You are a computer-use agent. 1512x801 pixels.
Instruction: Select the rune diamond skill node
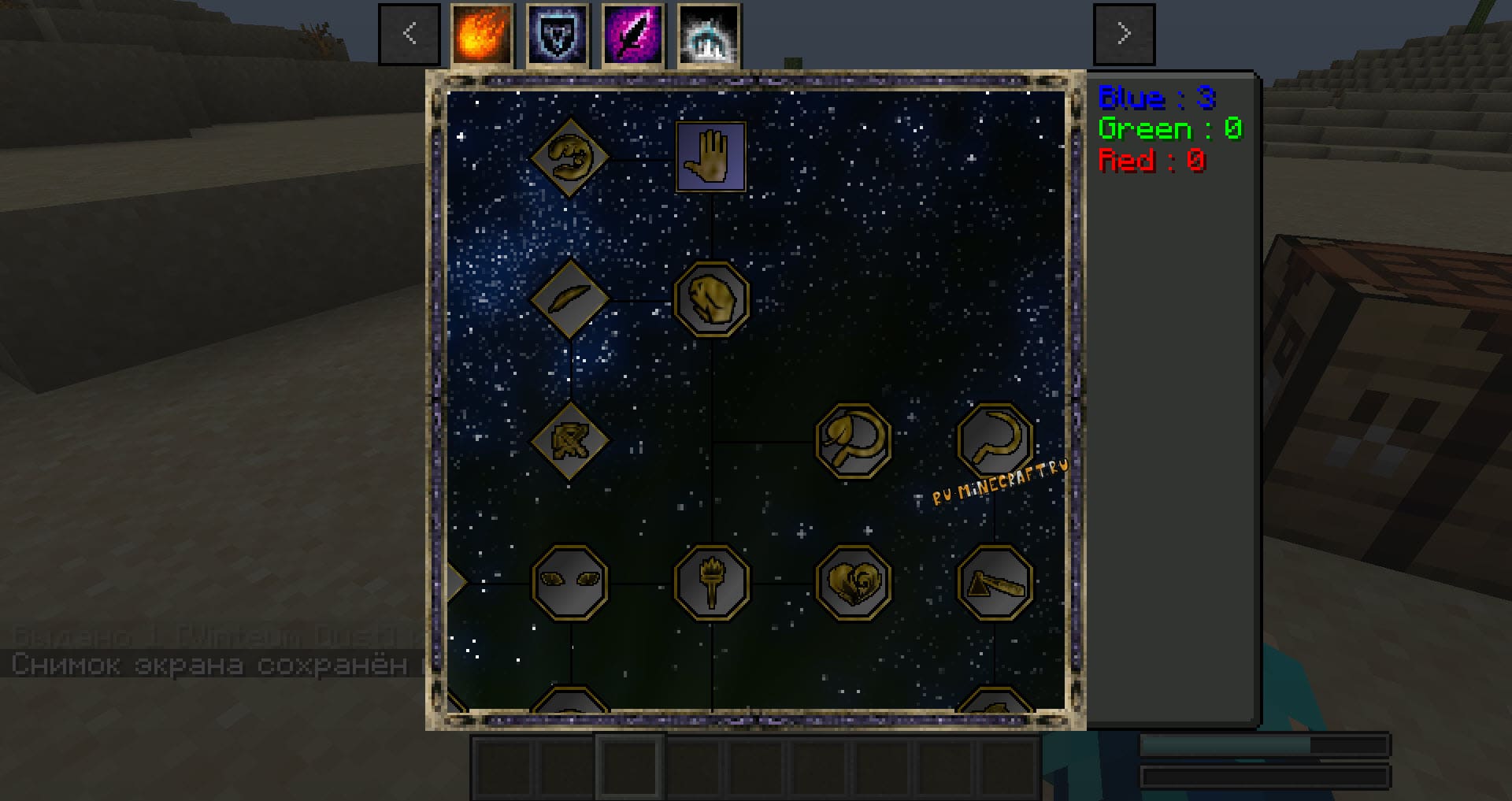pyautogui.click(x=569, y=441)
